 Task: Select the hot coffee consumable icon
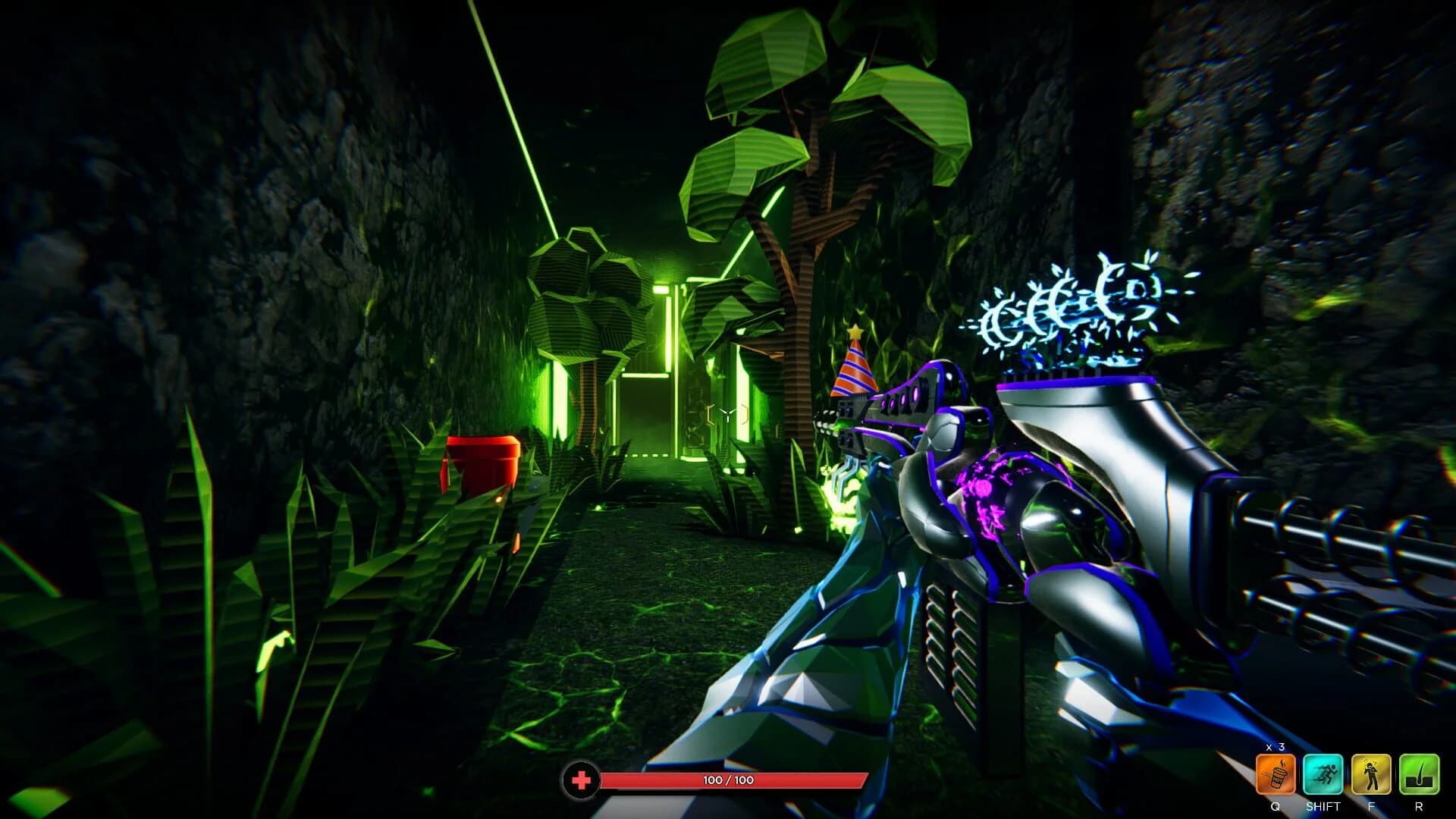pos(1276,775)
